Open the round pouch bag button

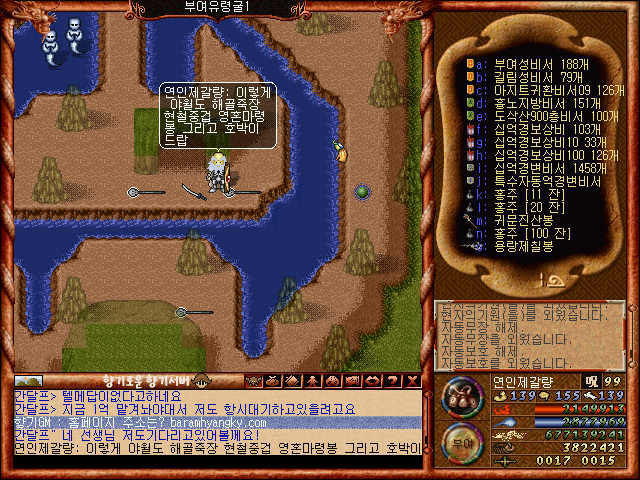[462, 396]
